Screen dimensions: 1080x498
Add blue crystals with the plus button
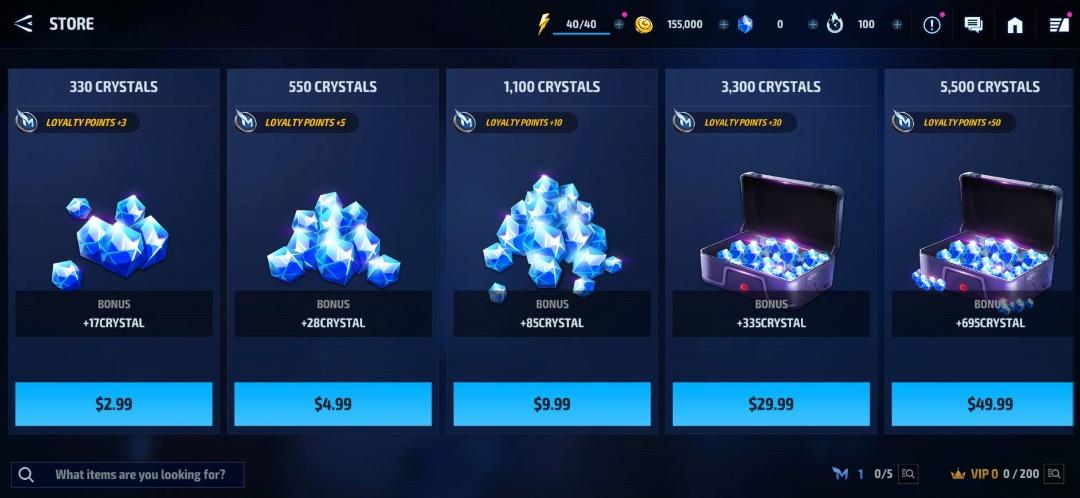pos(812,25)
